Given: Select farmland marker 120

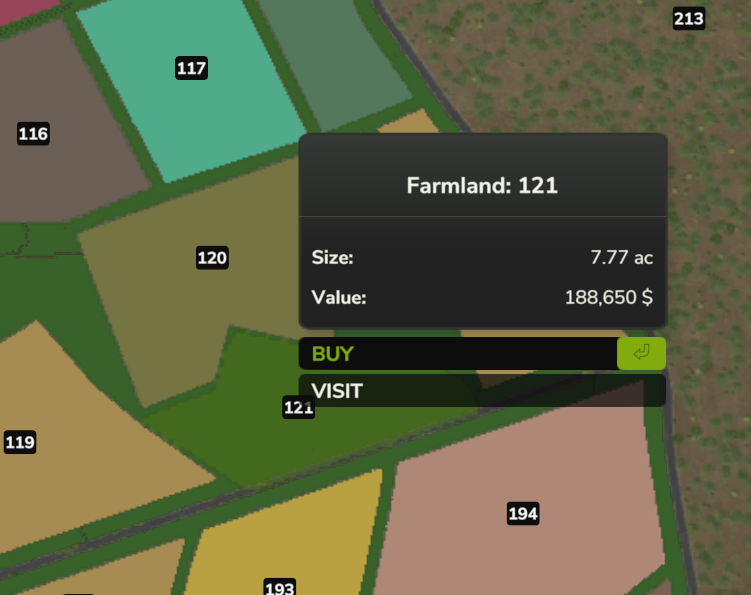Looking at the screenshot, I should (x=212, y=258).
